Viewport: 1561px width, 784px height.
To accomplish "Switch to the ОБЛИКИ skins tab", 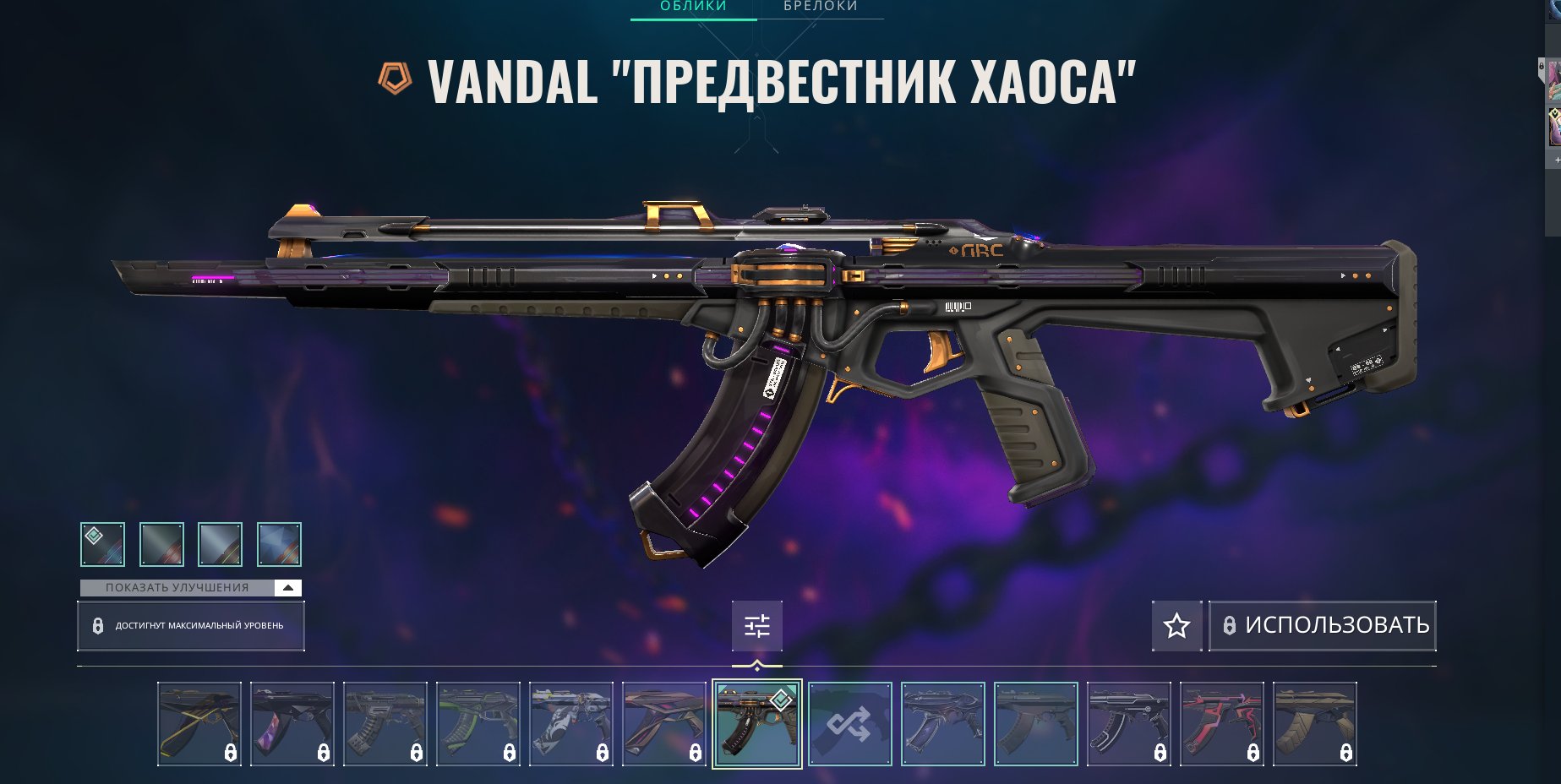I will (x=693, y=7).
